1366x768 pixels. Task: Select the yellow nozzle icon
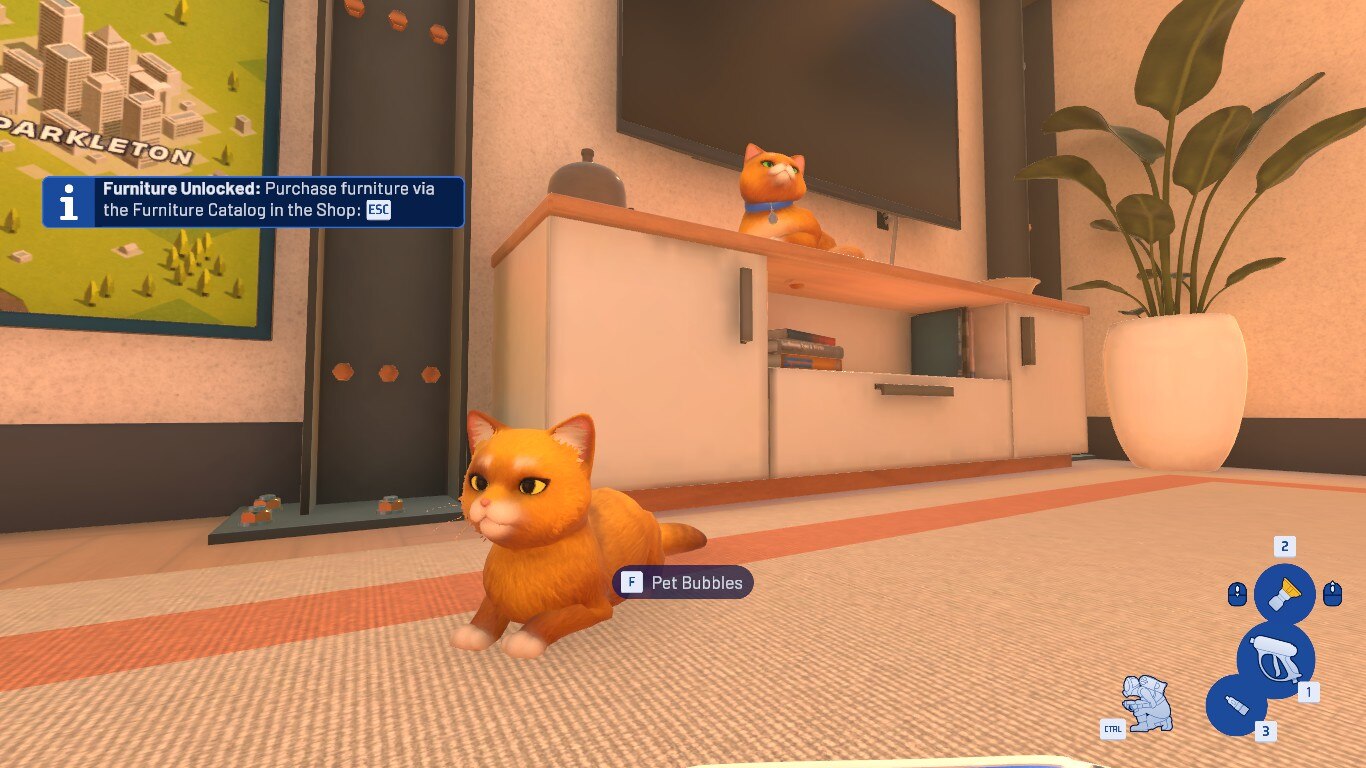(1284, 594)
